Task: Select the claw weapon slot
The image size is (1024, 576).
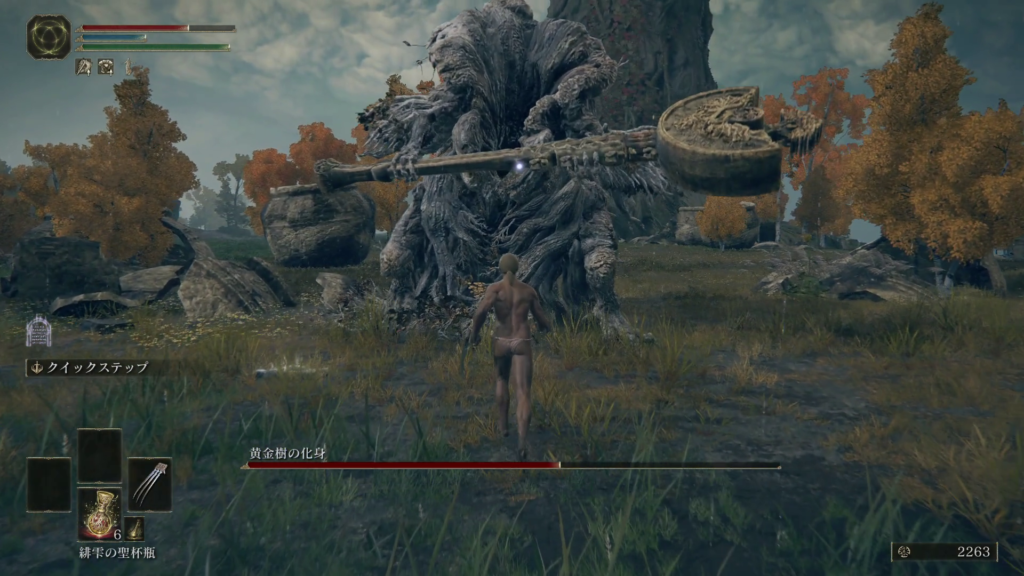Action: coord(149,484)
